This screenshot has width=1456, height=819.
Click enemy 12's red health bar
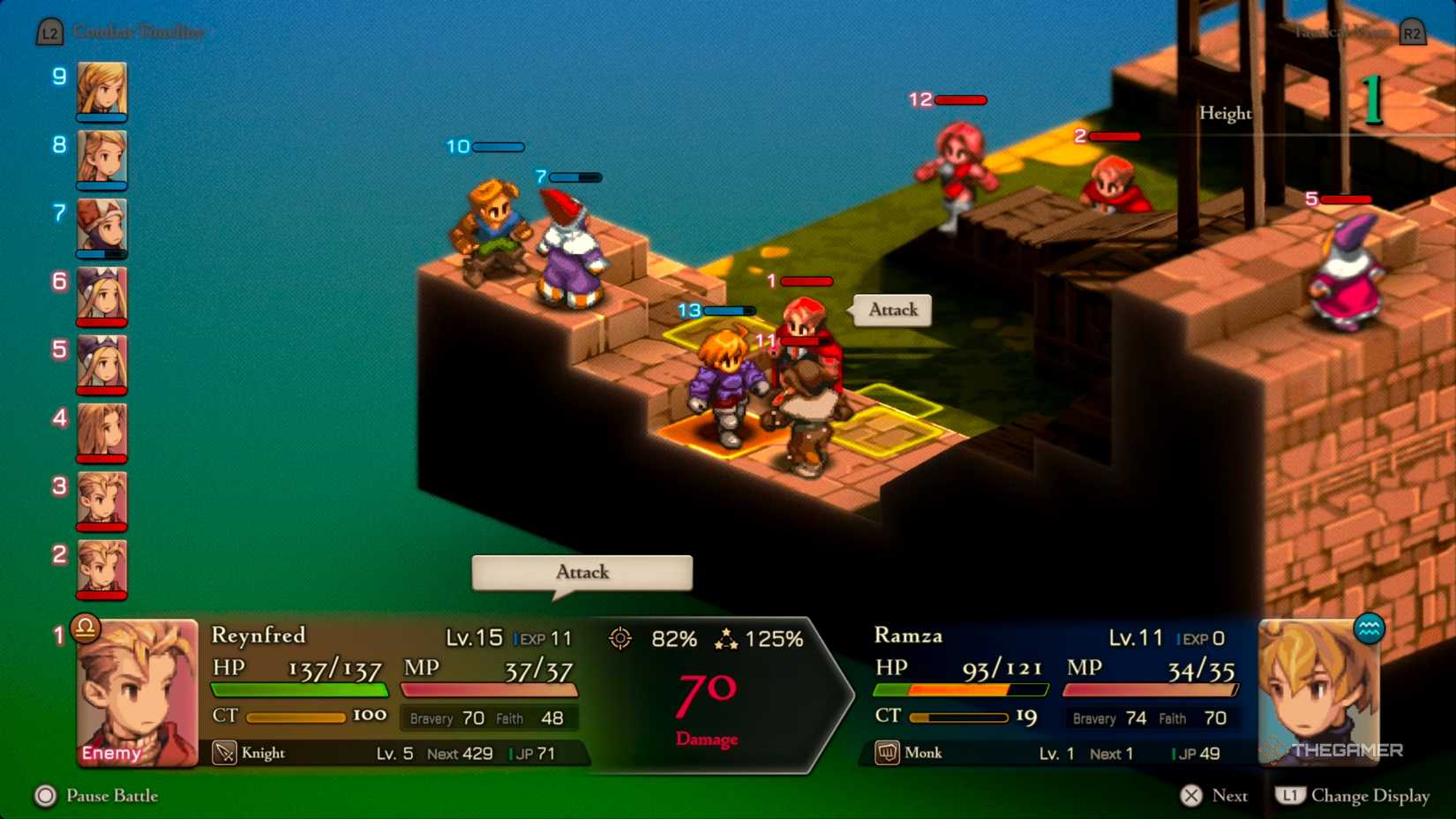click(961, 100)
